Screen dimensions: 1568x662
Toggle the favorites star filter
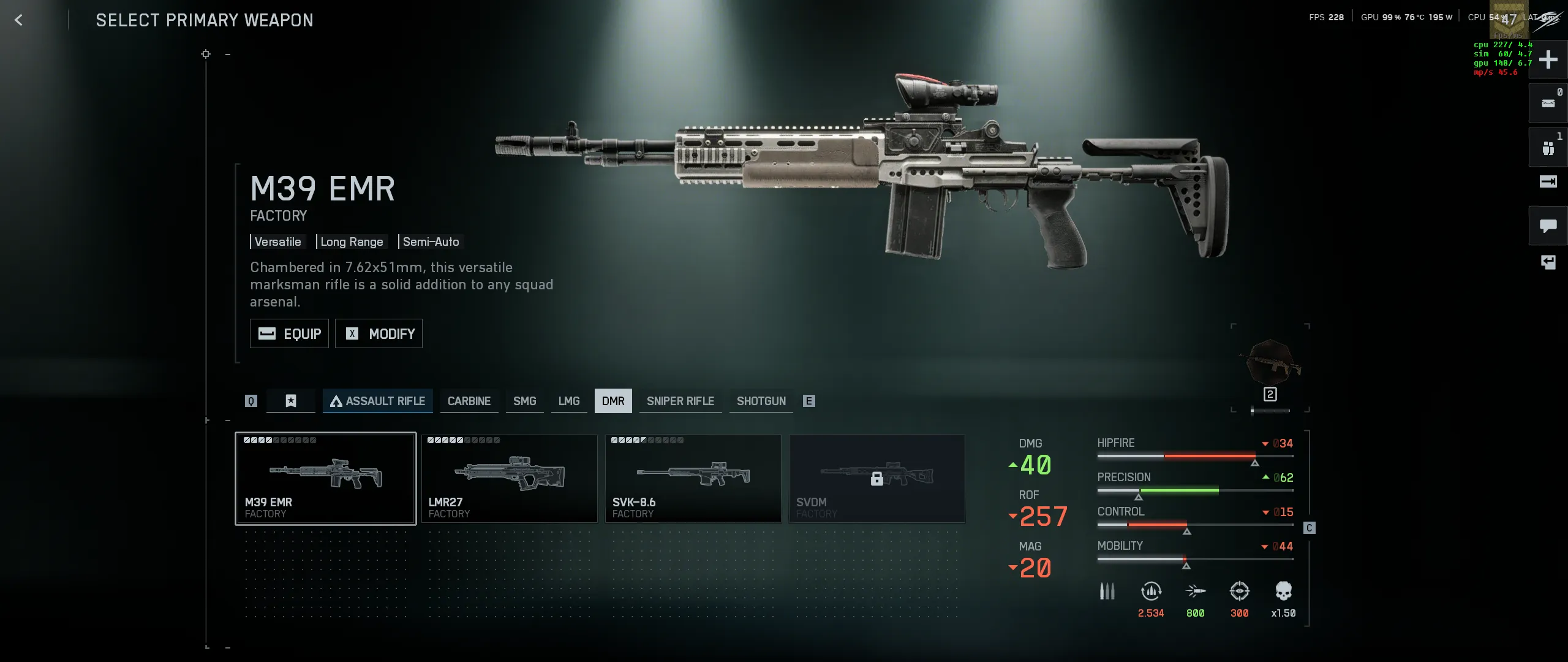(x=290, y=401)
